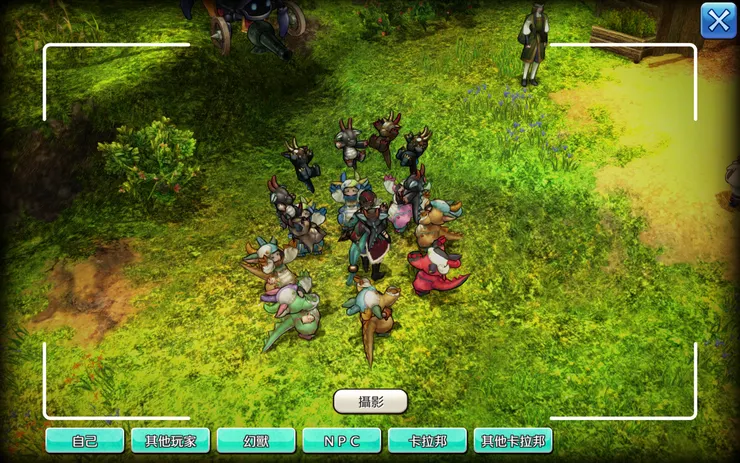Image resolution: width=740 pixels, height=463 pixels.
Task: Toggle the 其他玩家 (other players) filter
Action: click(170, 440)
